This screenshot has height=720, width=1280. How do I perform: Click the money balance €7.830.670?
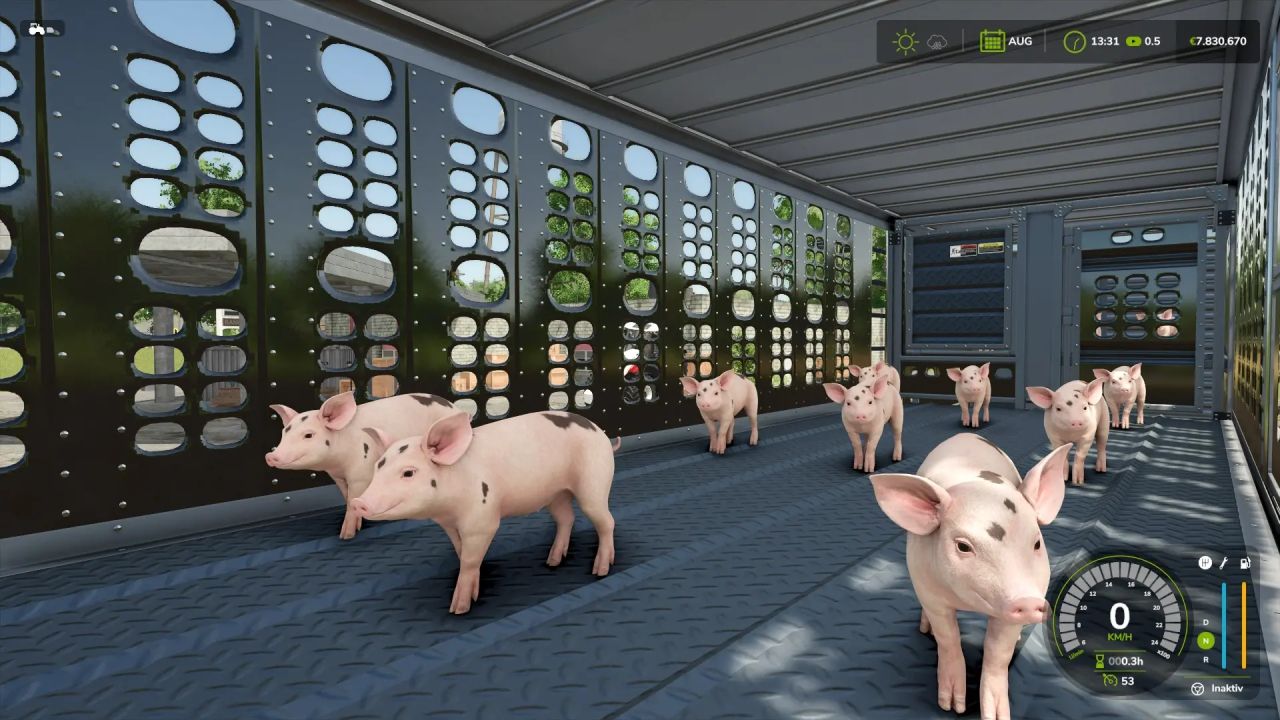pos(1219,42)
